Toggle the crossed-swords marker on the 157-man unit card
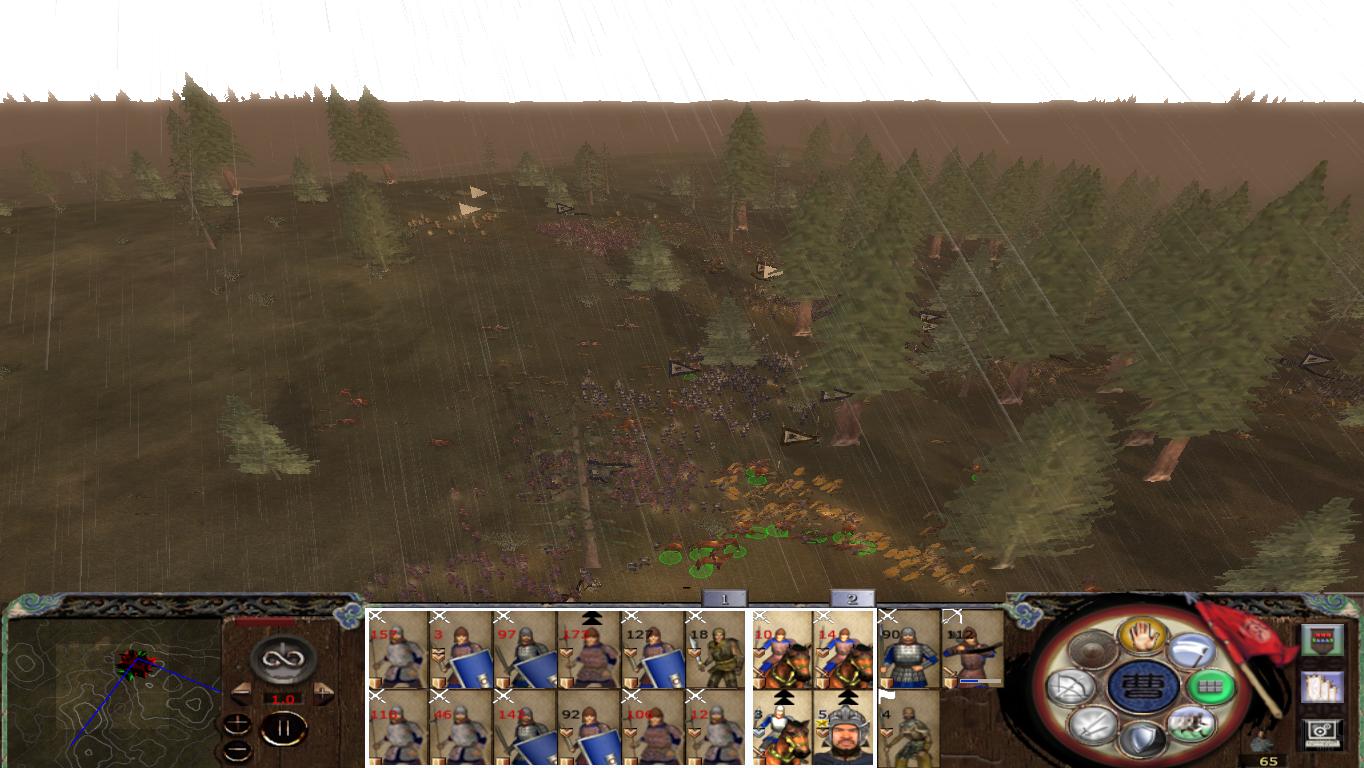 point(376,618)
